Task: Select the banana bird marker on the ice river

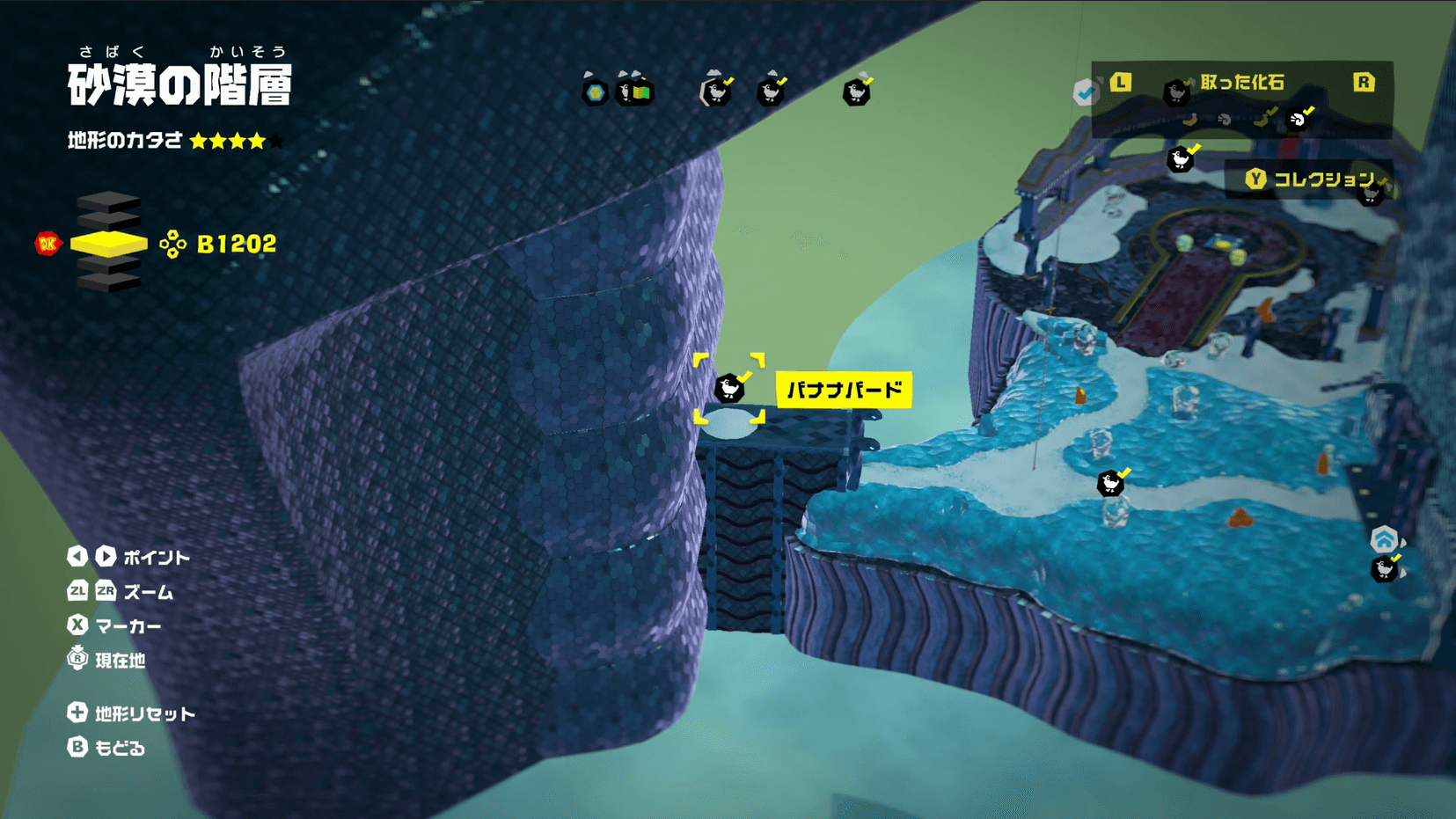Action: (x=1111, y=483)
